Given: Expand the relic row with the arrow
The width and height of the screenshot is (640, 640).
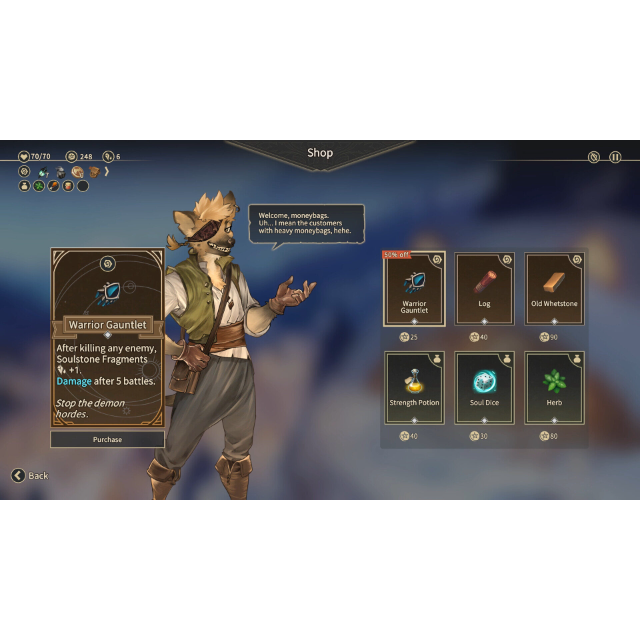Looking at the screenshot, I should 107,172.
